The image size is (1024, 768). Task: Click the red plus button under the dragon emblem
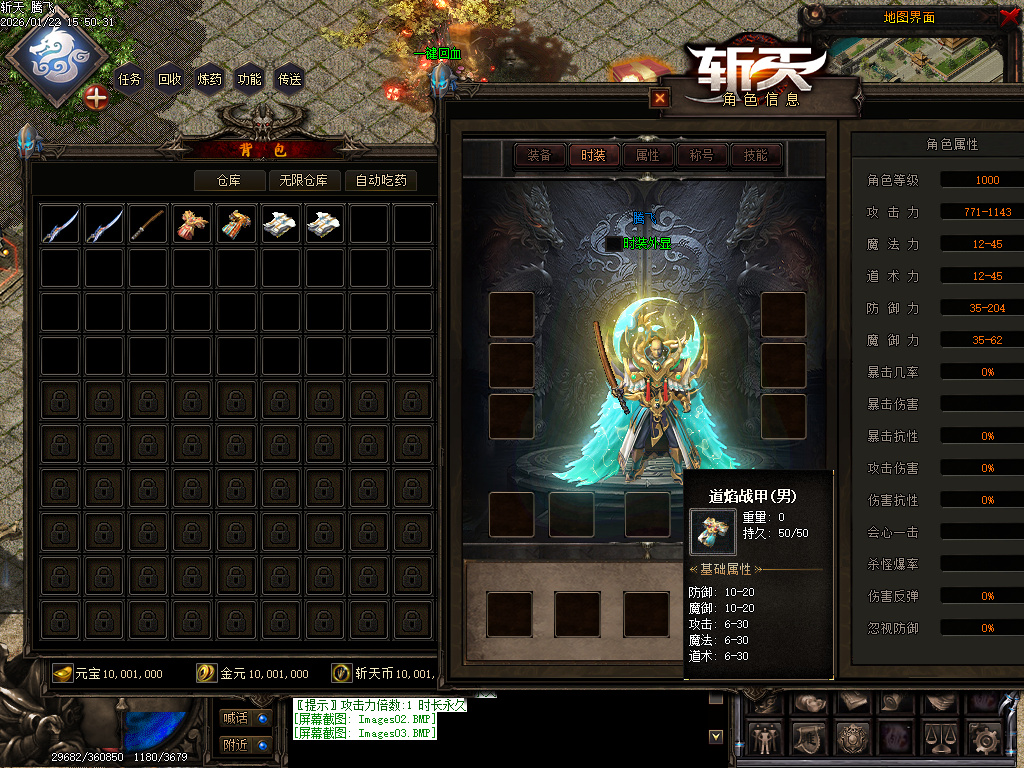(96, 98)
